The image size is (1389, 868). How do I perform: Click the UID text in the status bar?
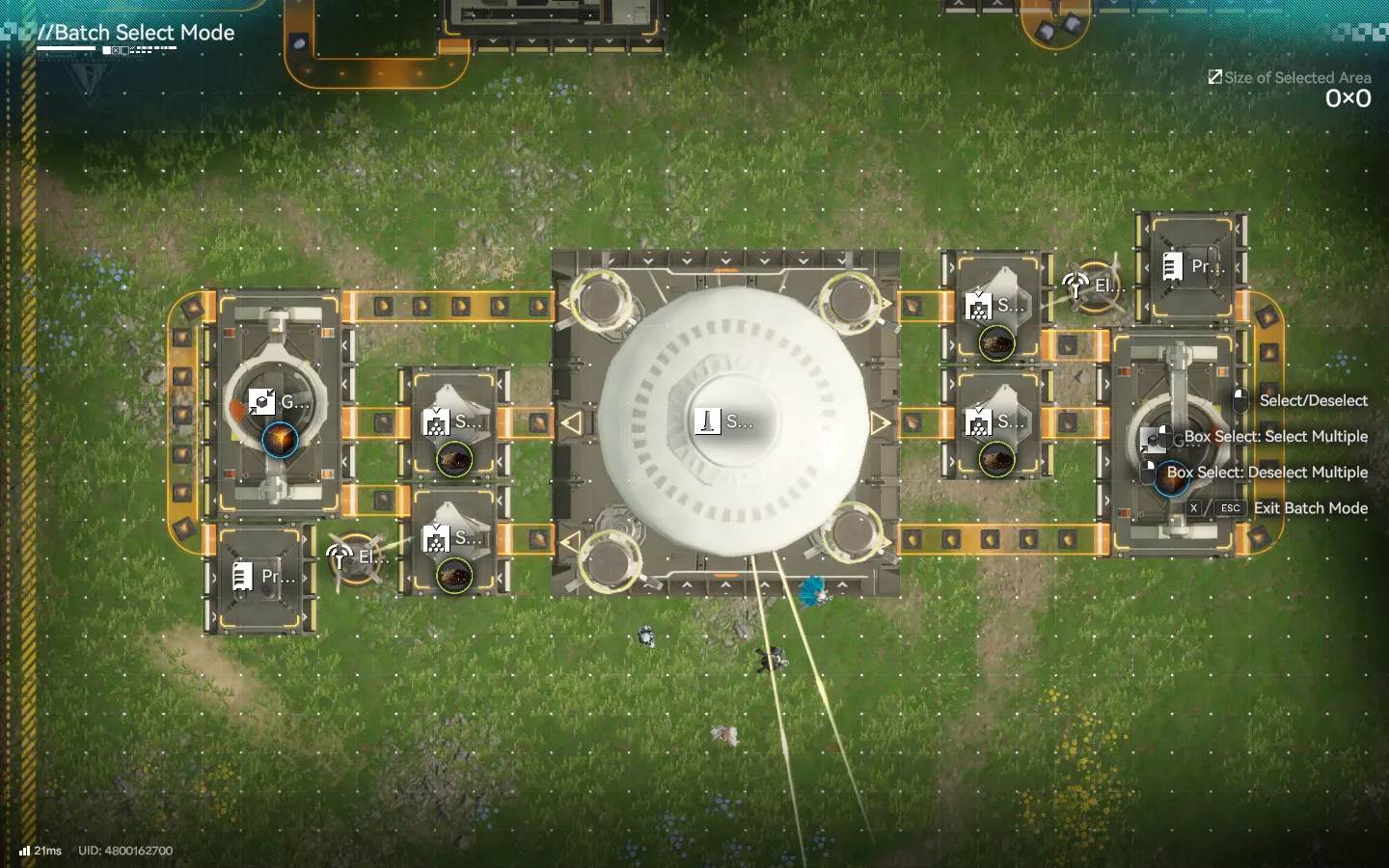[x=124, y=851]
